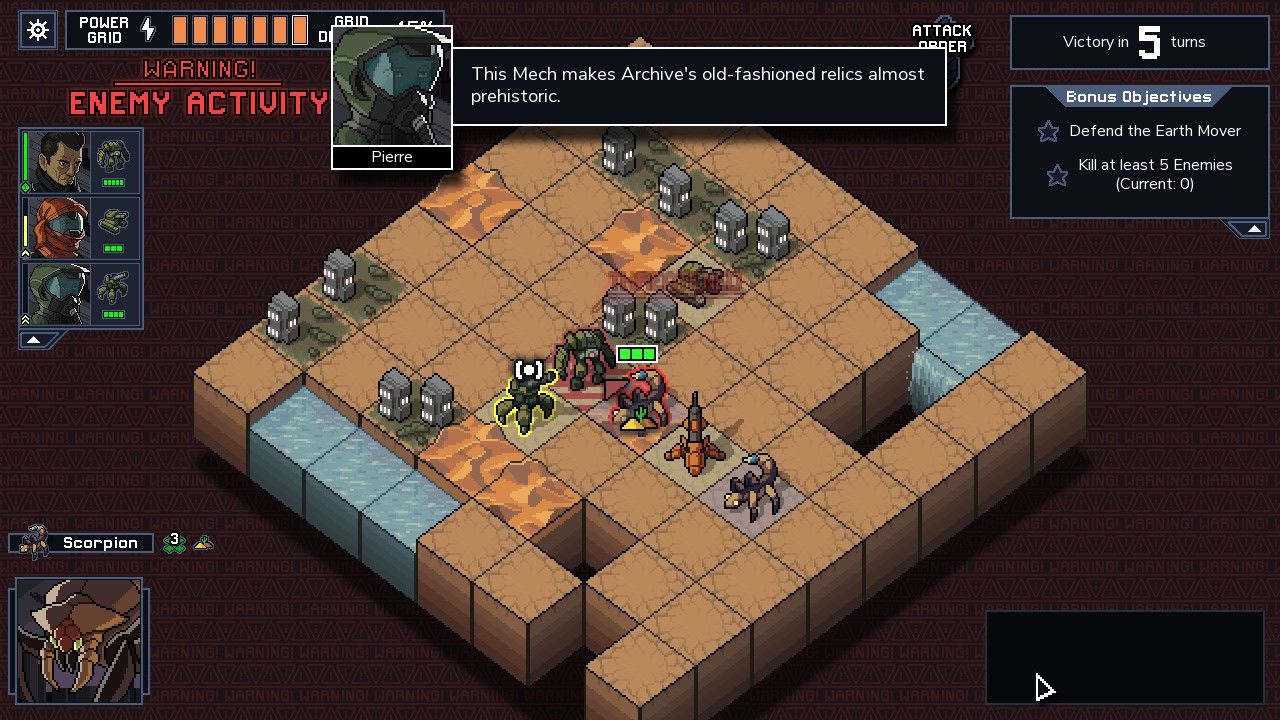This screenshot has width=1280, height=720.
Task: Select the dark-haired pilot's portrait
Action: coord(58,162)
